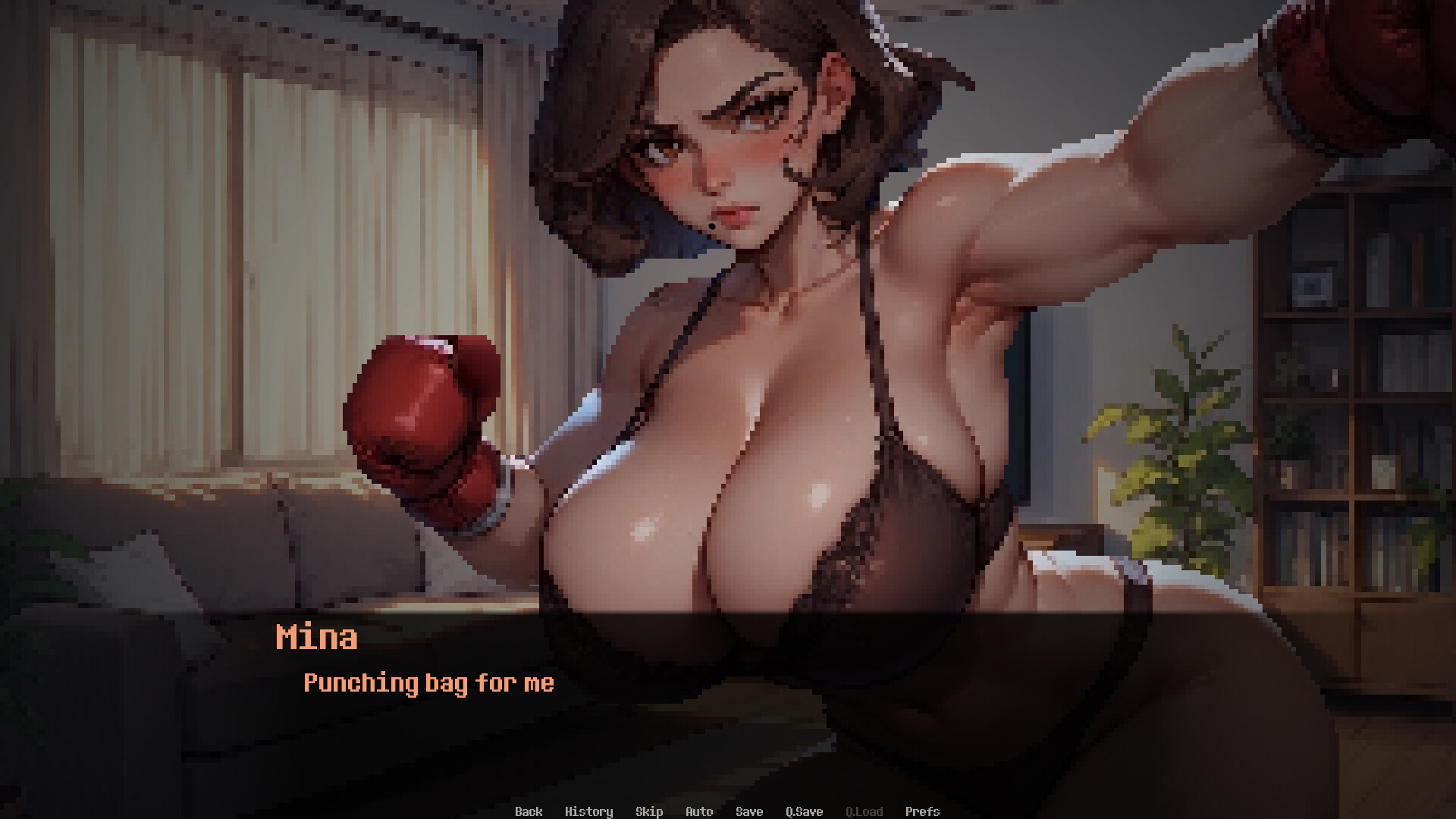
Task: Quick save the game with Q.Save
Action: (x=805, y=811)
